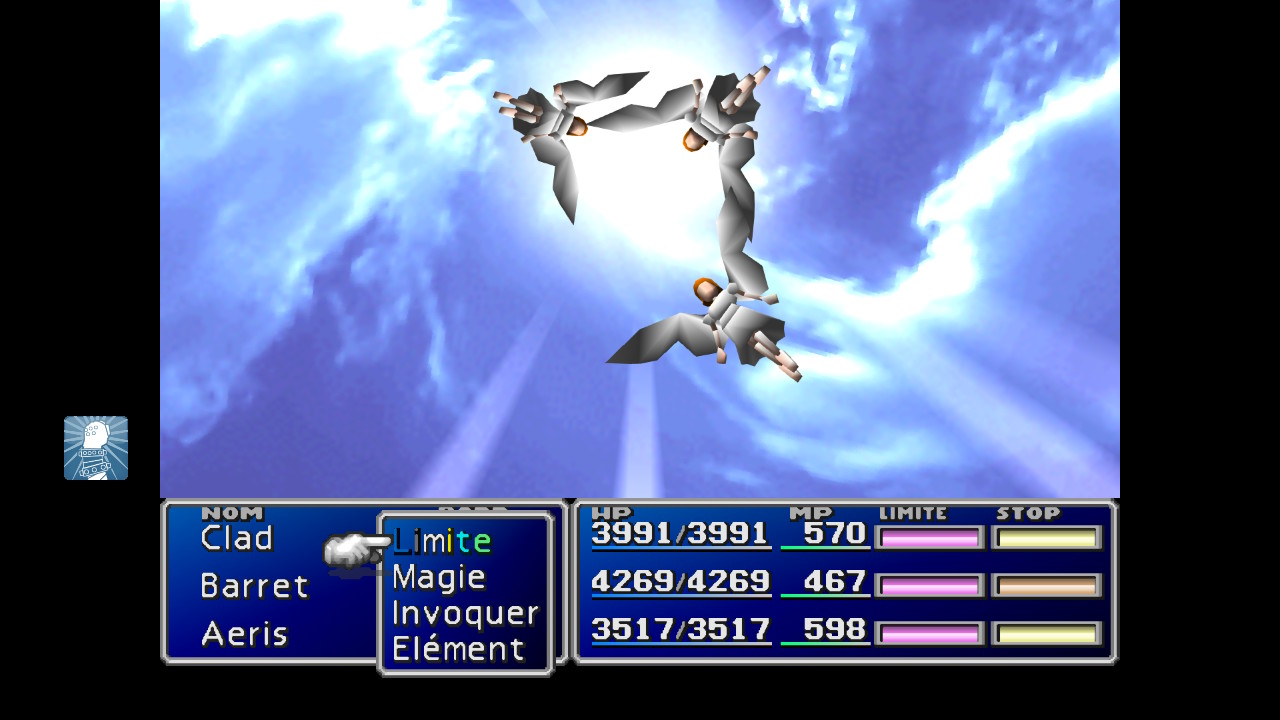Choose the Magie command
Screen dimensions: 1280x720
pyautogui.click(x=439, y=577)
